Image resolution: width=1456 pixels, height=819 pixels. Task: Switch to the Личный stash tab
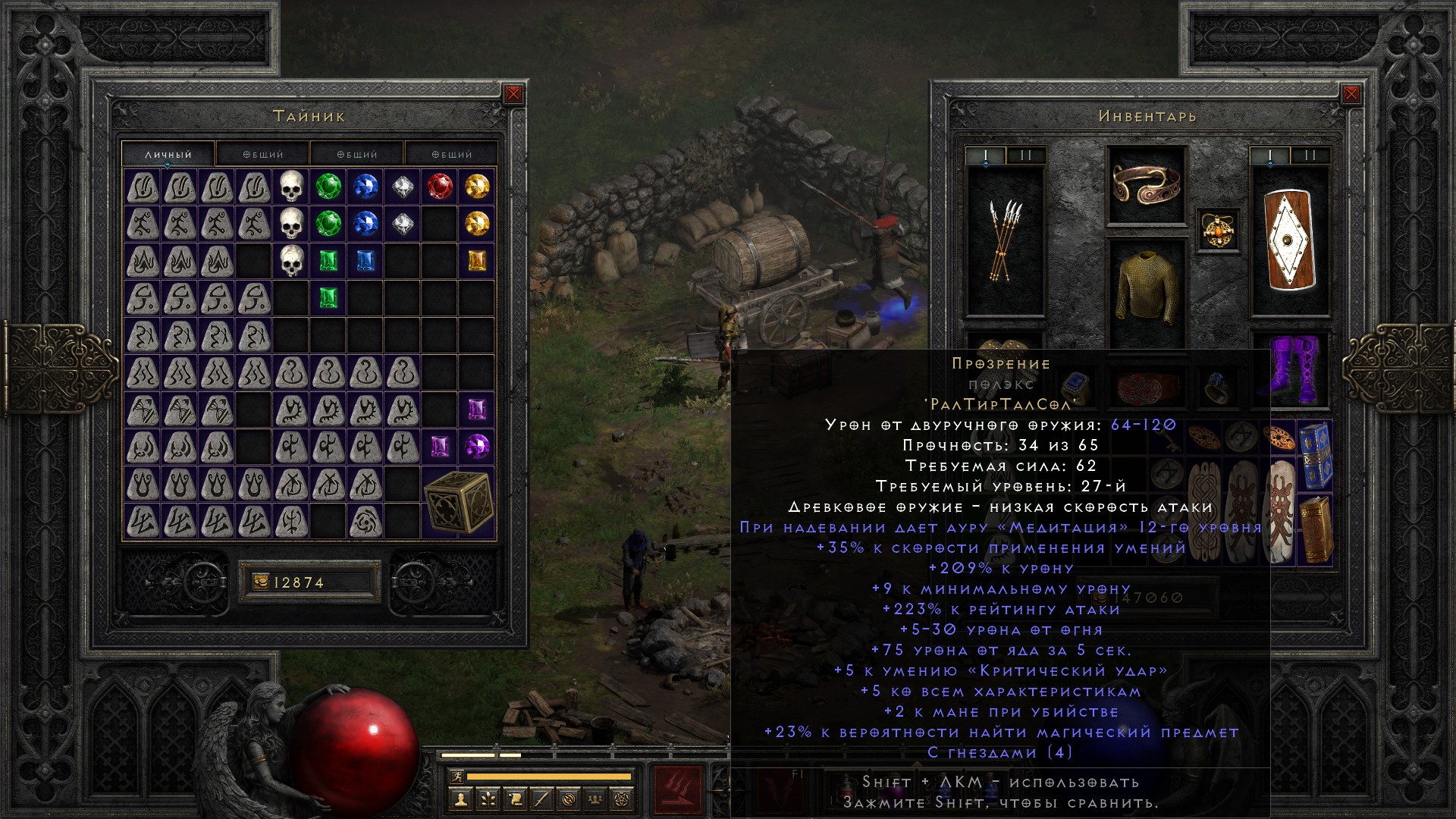[x=168, y=154]
